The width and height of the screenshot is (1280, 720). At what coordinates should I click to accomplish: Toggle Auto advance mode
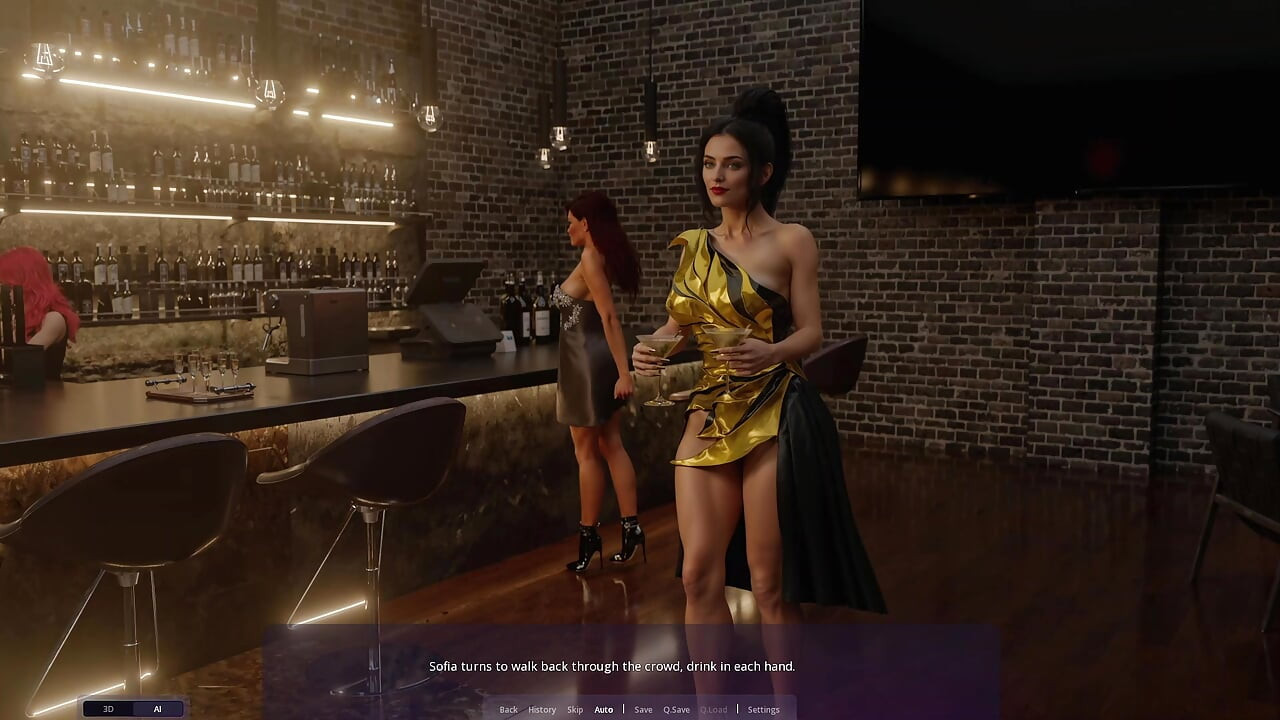(x=604, y=710)
